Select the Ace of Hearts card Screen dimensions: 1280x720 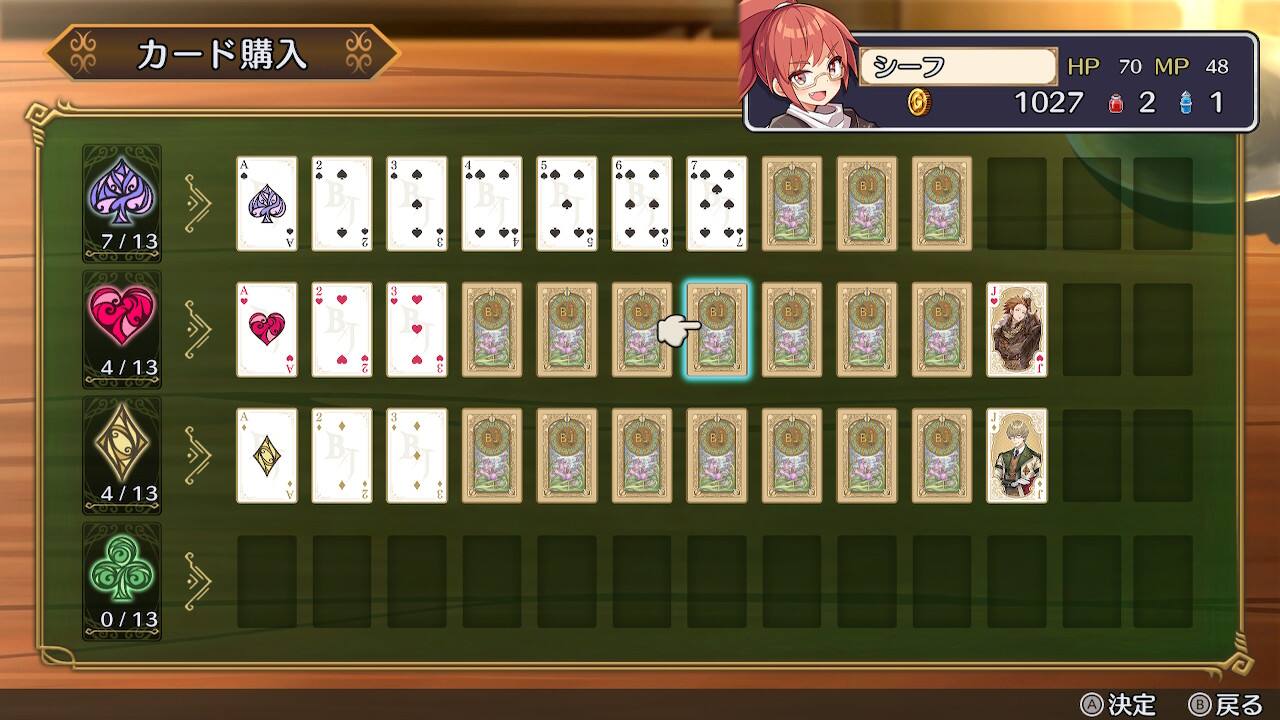(267, 329)
